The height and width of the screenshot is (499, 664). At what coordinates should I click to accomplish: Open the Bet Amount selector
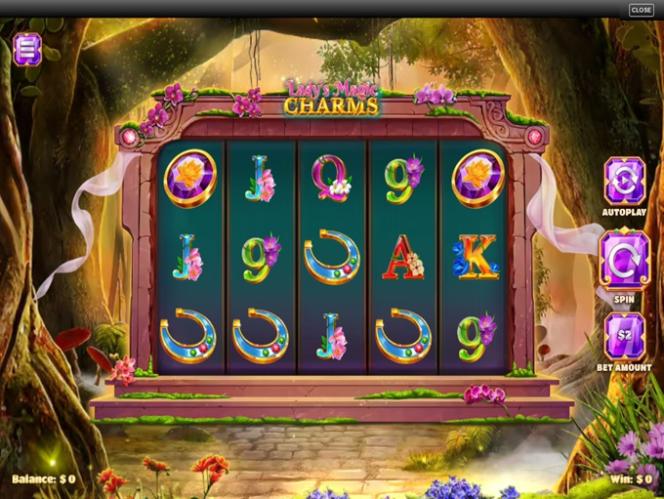click(625, 336)
